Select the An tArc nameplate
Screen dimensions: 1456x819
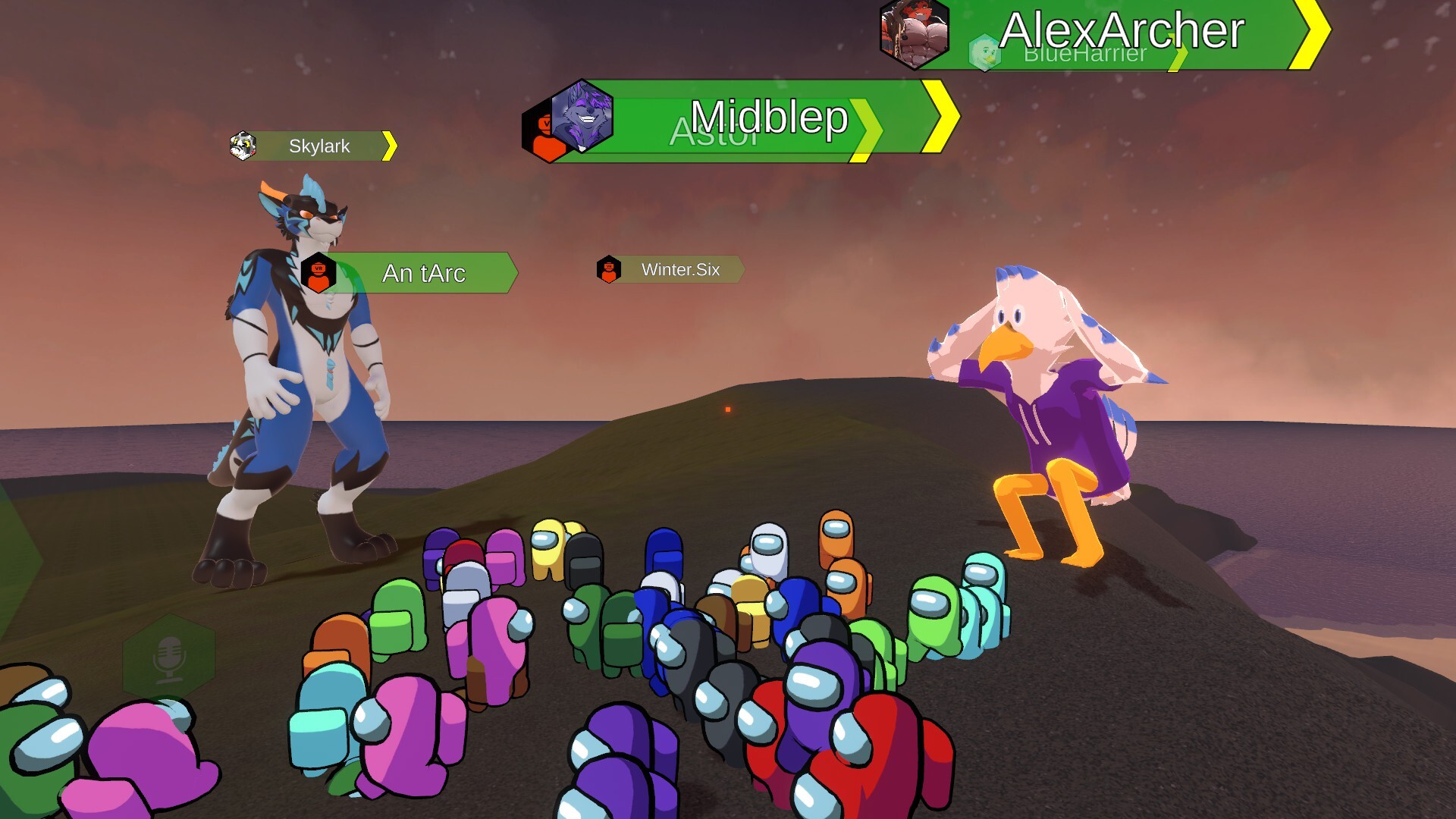[423, 273]
